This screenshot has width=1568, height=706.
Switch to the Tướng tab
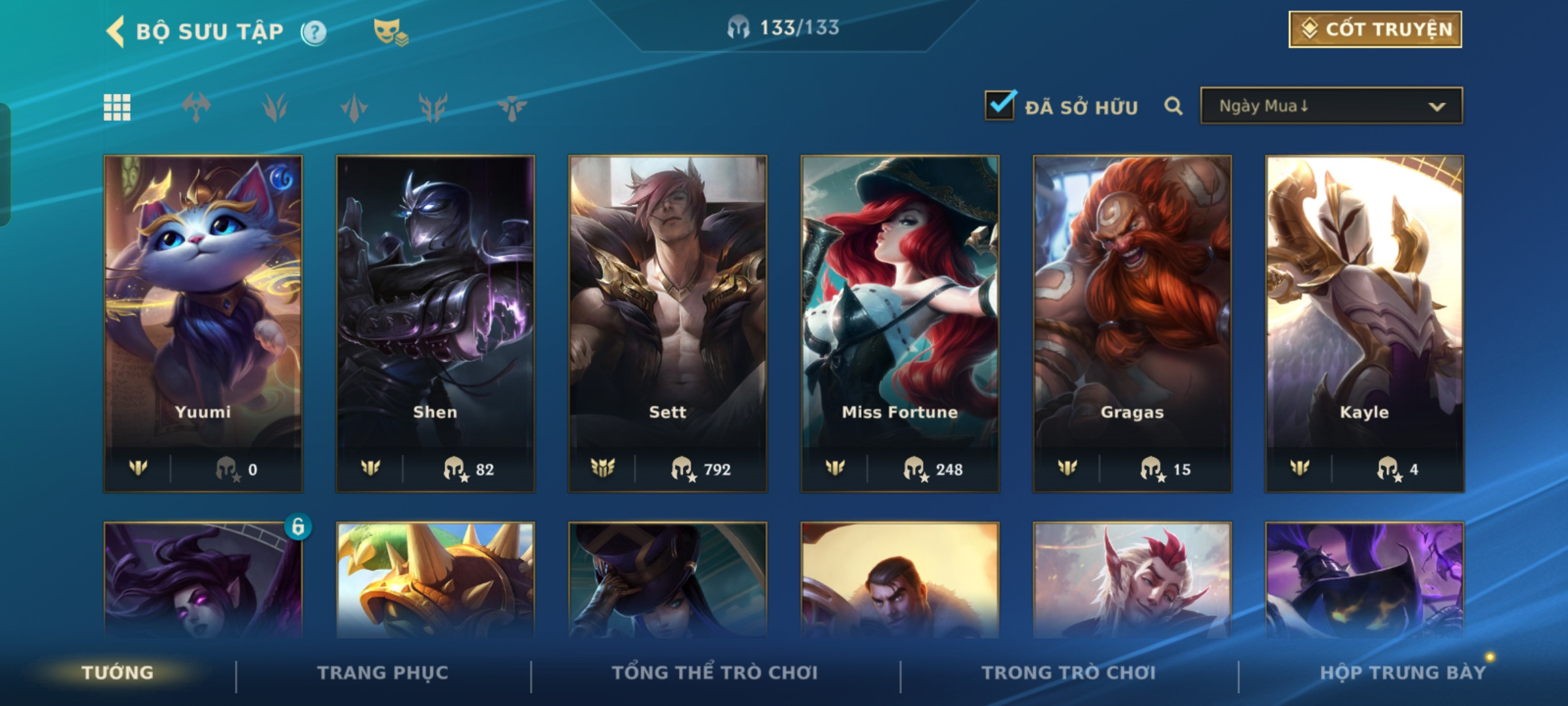[118, 673]
